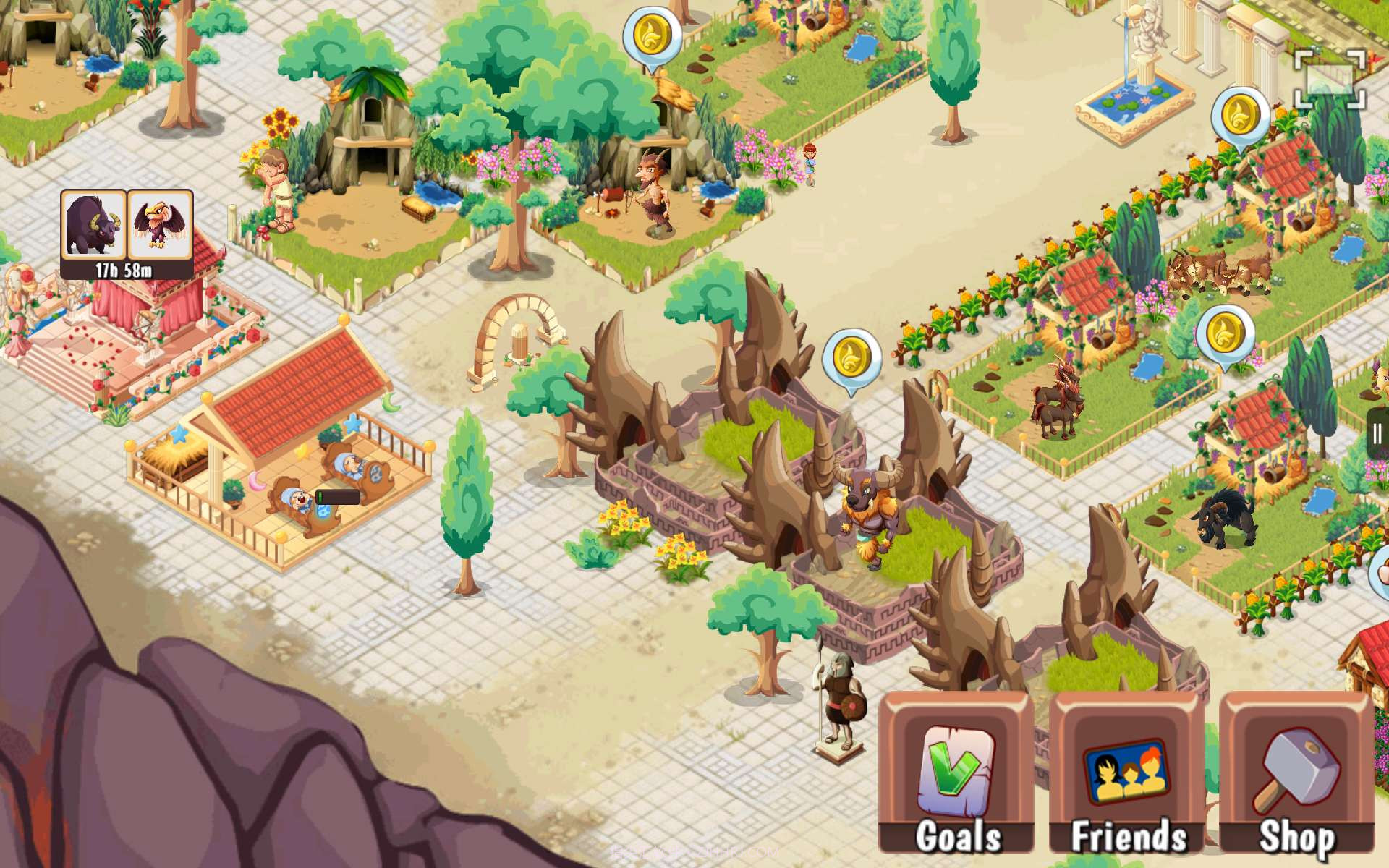Select the eagle portrait in breeding timer
This screenshot has height=868, width=1389.
pyautogui.click(x=160, y=224)
